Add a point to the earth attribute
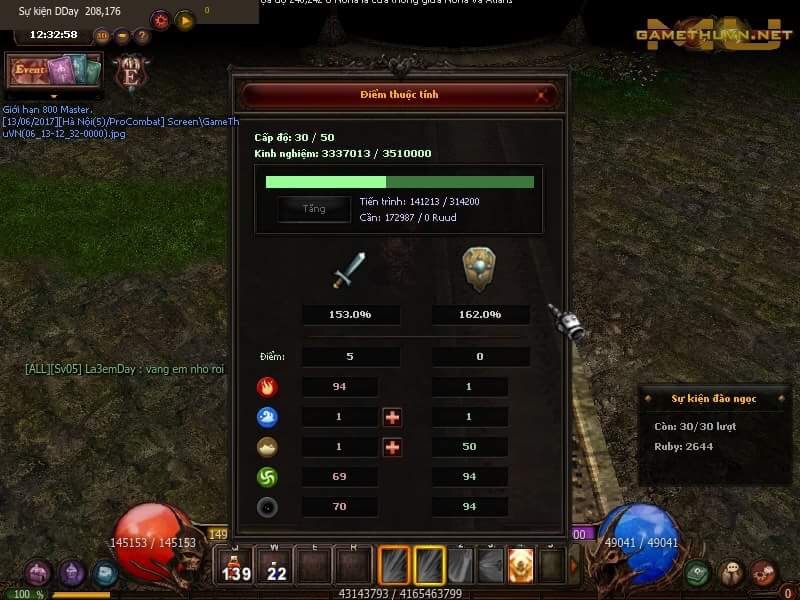 coord(392,447)
